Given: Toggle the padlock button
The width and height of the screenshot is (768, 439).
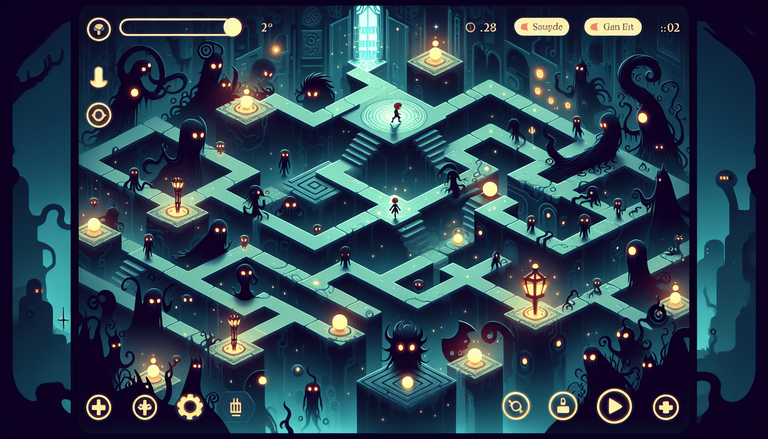Looking at the screenshot, I should (563, 406).
